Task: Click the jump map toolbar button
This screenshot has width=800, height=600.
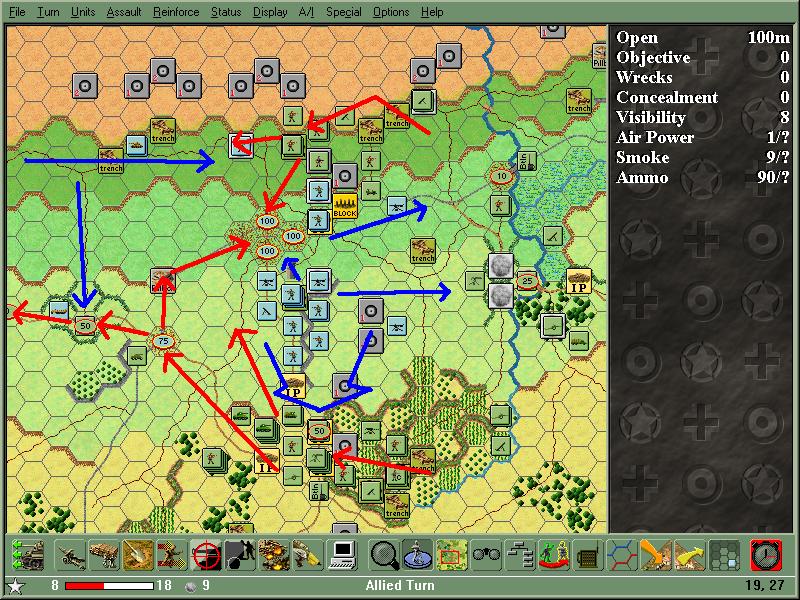Action: 451,553
